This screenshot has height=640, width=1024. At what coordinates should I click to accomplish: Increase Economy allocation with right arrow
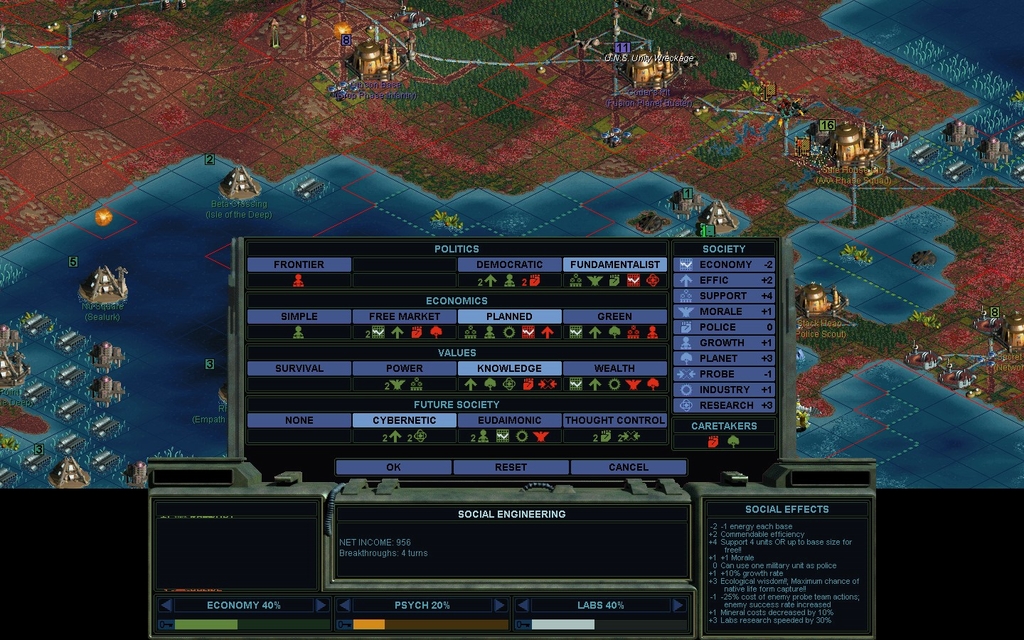coord(321,605)
